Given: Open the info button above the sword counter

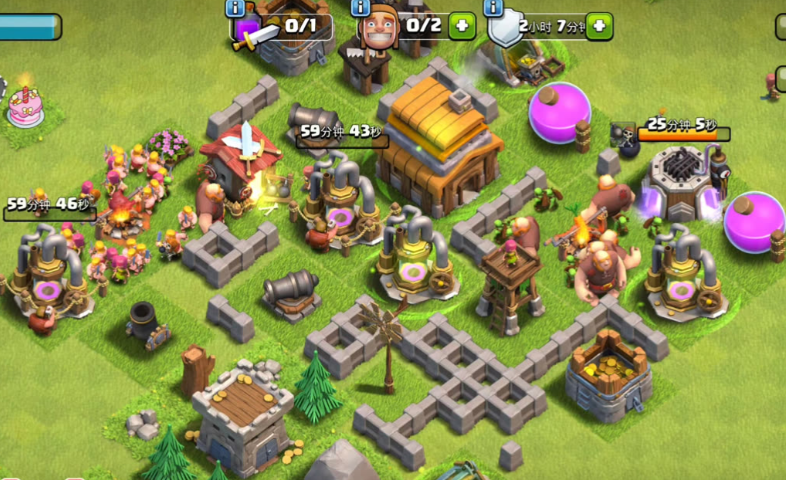Looking at the screenshot, I should coord(237,8).
